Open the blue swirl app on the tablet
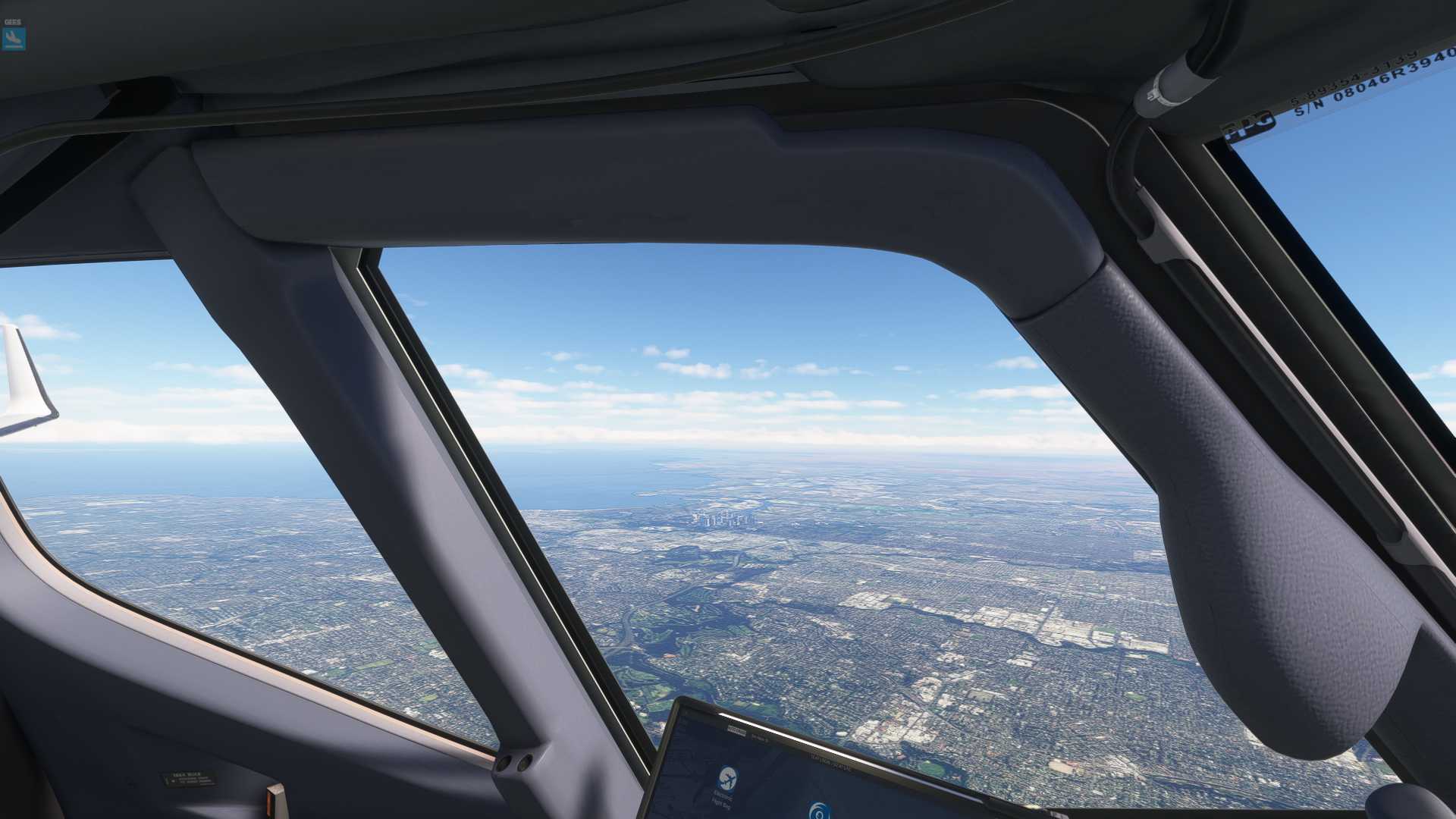The image size is (1456, 819). [x=817, y=811]
